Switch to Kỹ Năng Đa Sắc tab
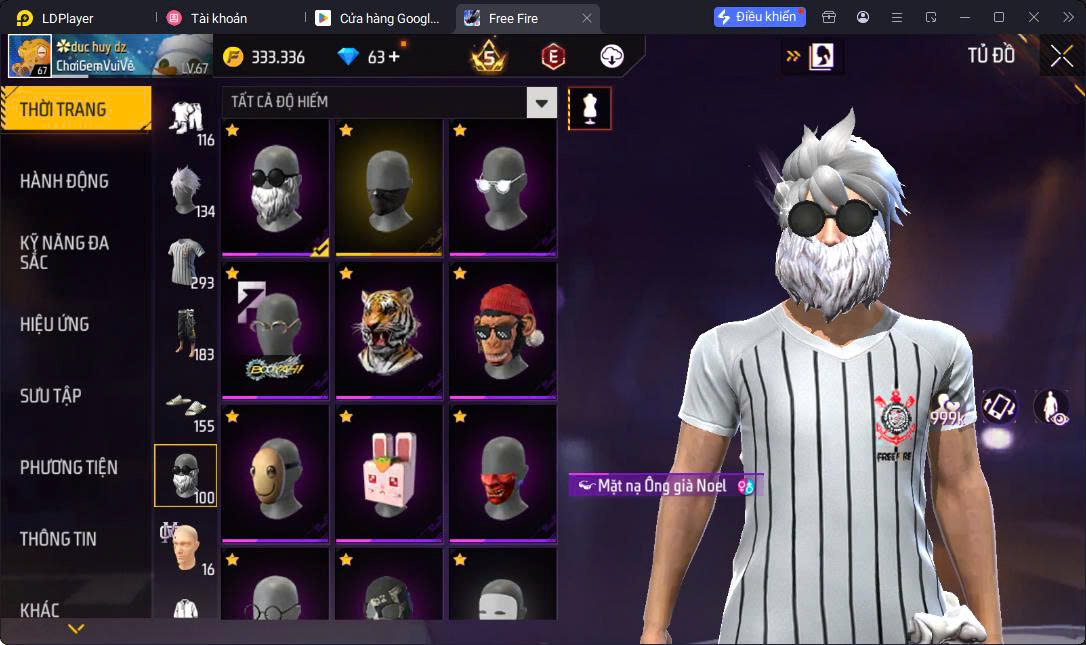The image size is (1086, 645). 64,252
